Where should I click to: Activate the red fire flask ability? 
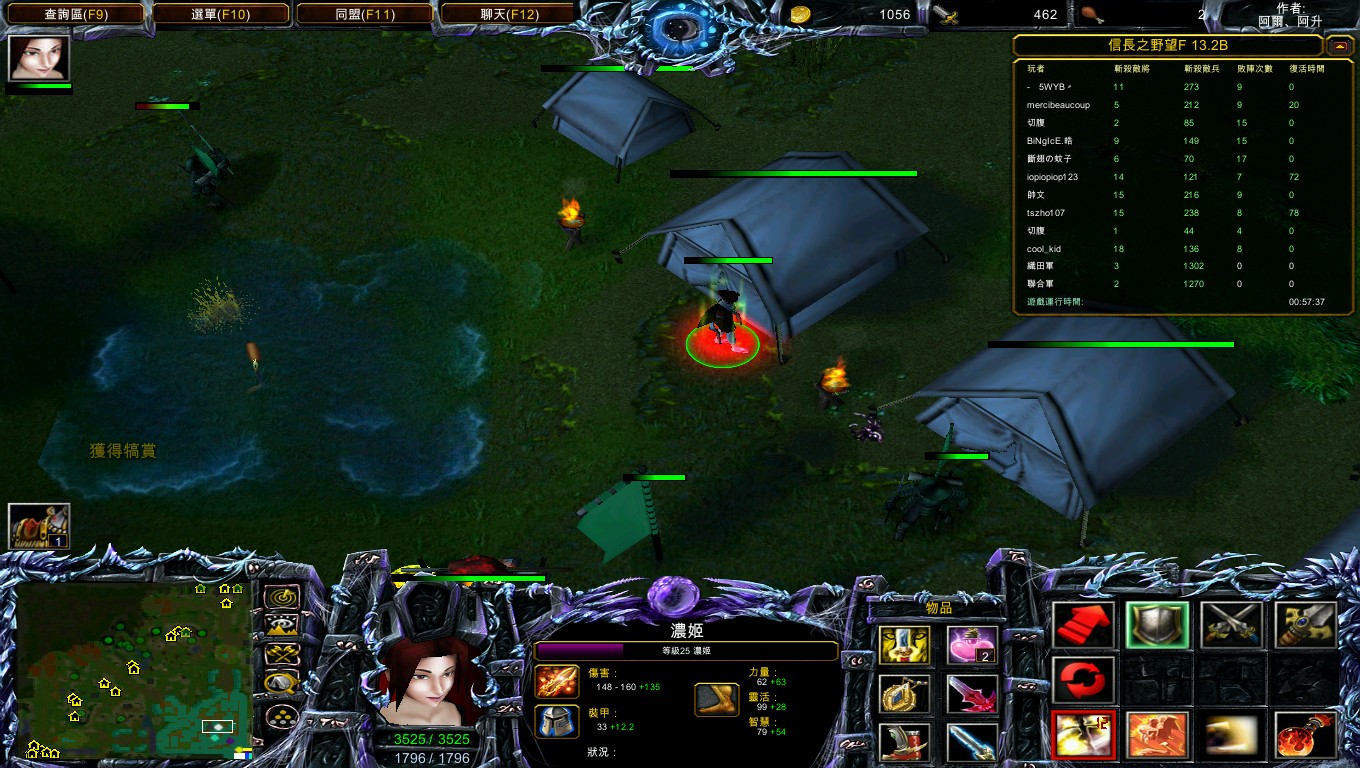(x=1305, y=736)
